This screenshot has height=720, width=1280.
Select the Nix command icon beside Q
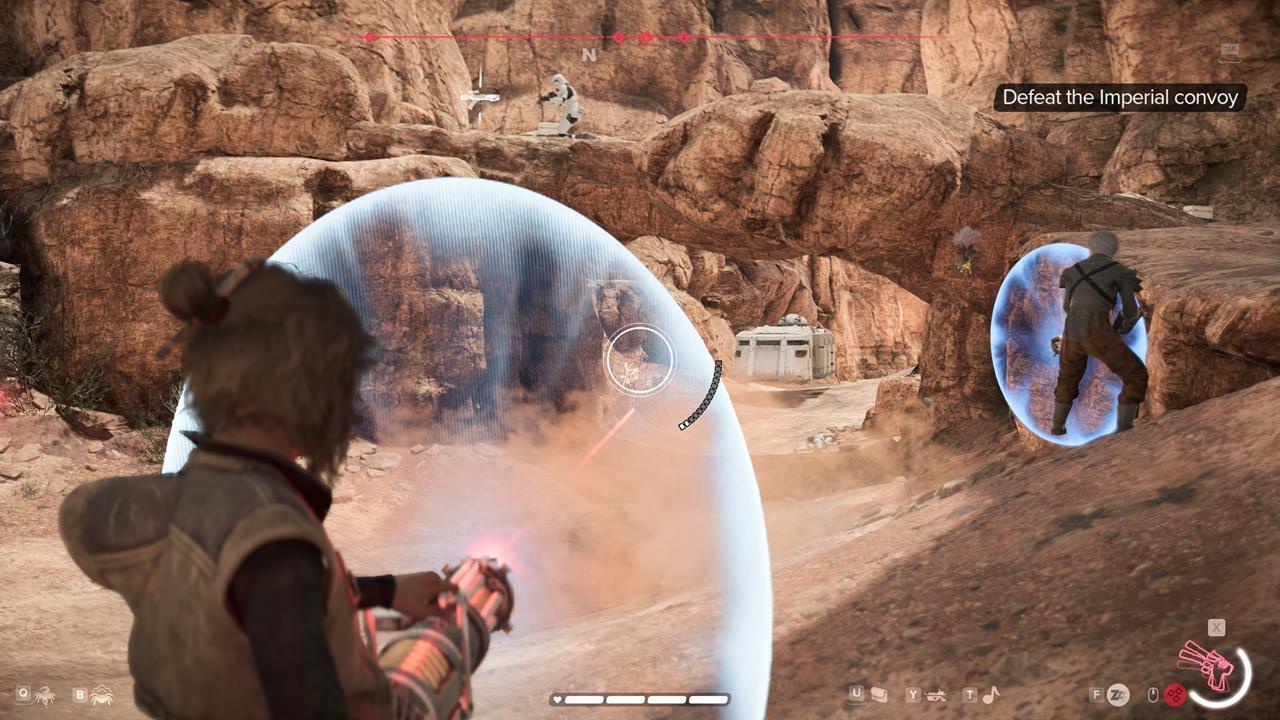pos(45,696)
